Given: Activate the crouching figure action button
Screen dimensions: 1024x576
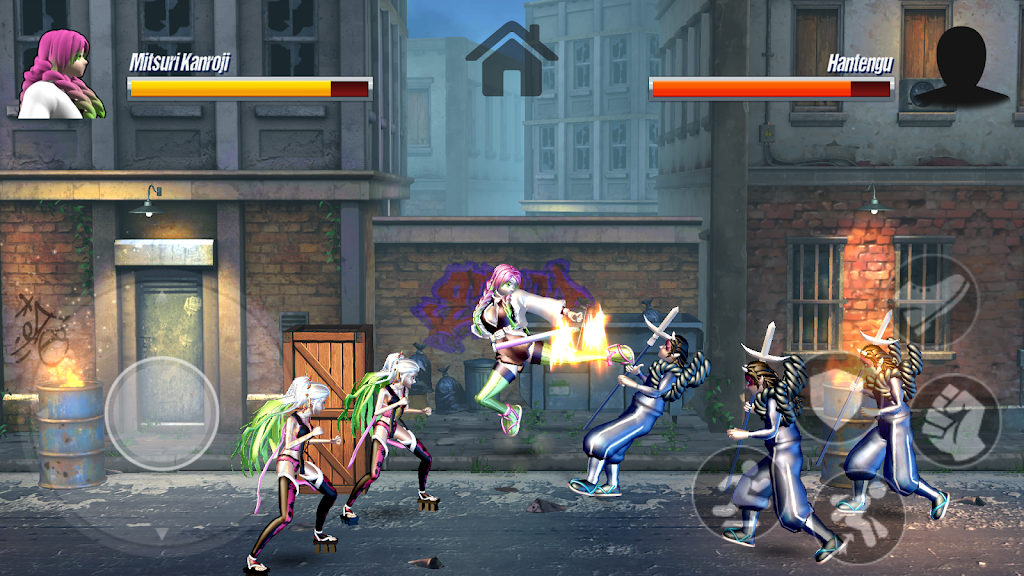Looking at the screenshot, I should coord(740,491).
